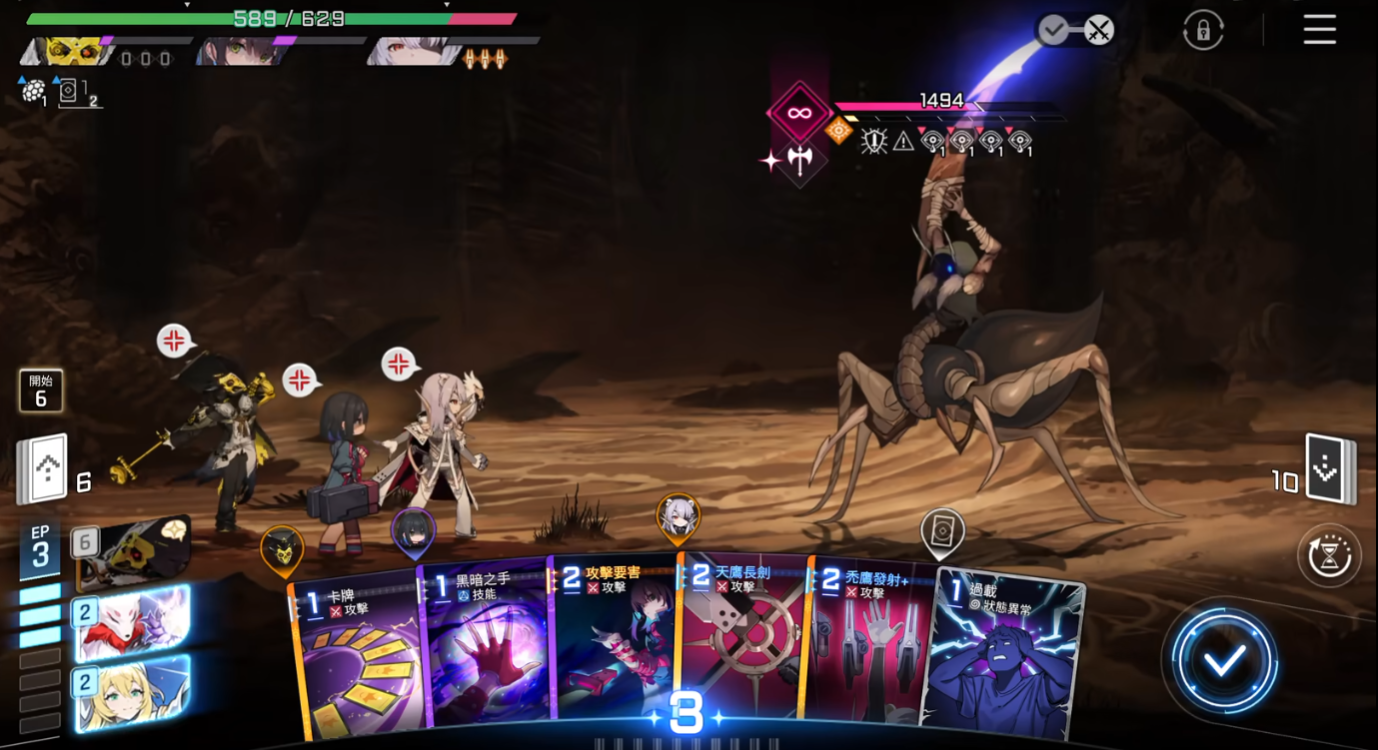Confirm turn with the blue checkmark button
The height and width of the screenshot is (750, 1378).
[1224, 659]
